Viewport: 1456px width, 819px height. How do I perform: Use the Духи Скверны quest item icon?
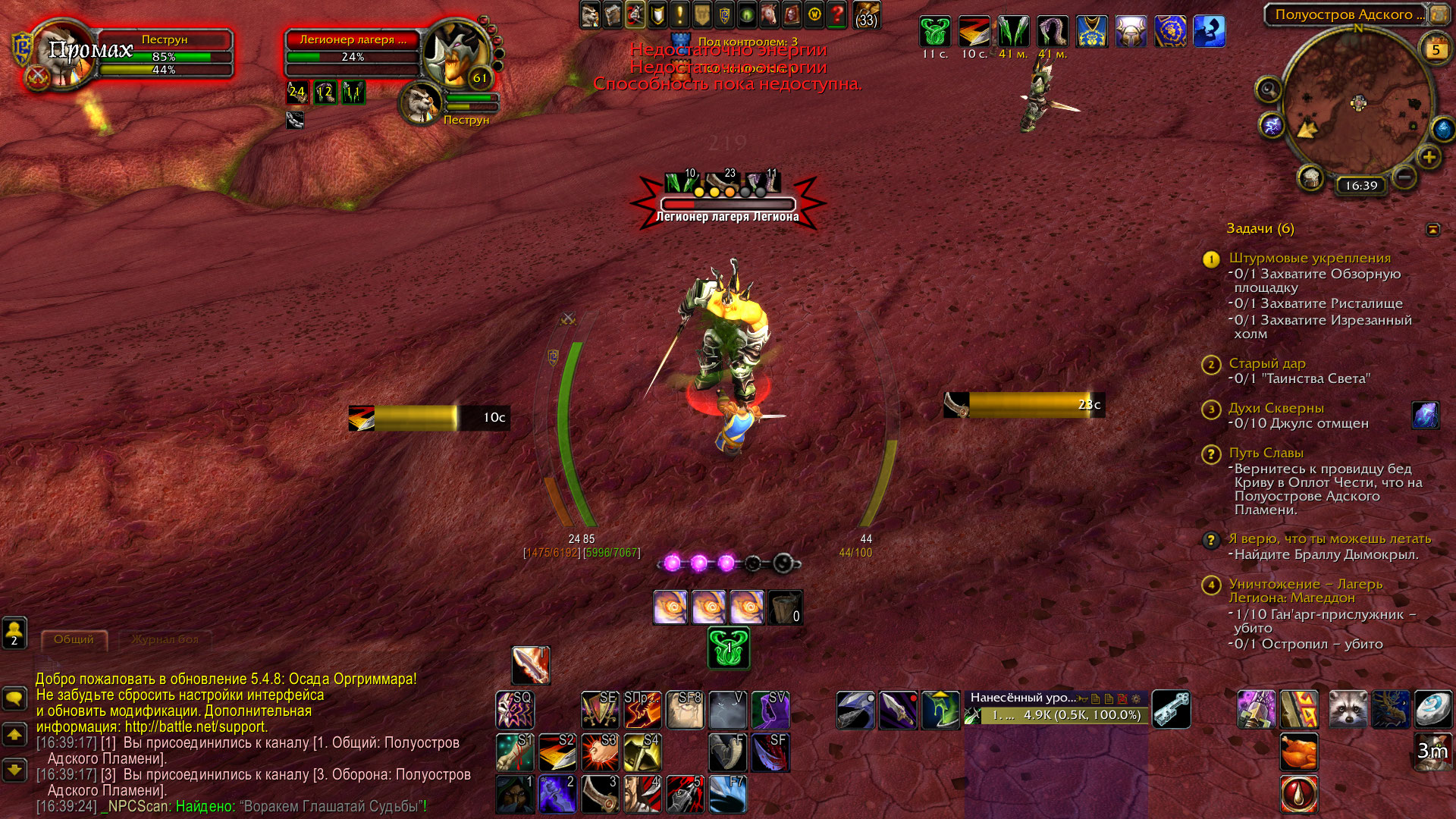1425,416
